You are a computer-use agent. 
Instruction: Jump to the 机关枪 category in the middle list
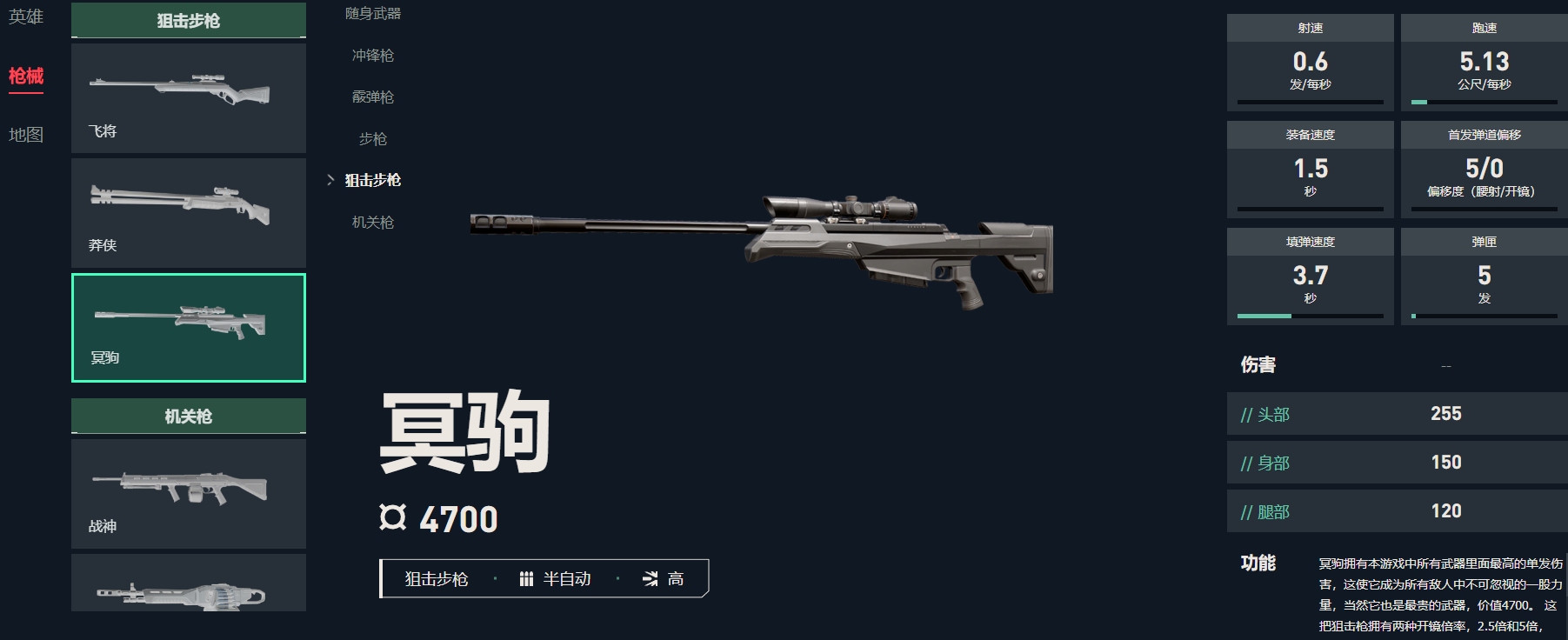pos(373,223)
